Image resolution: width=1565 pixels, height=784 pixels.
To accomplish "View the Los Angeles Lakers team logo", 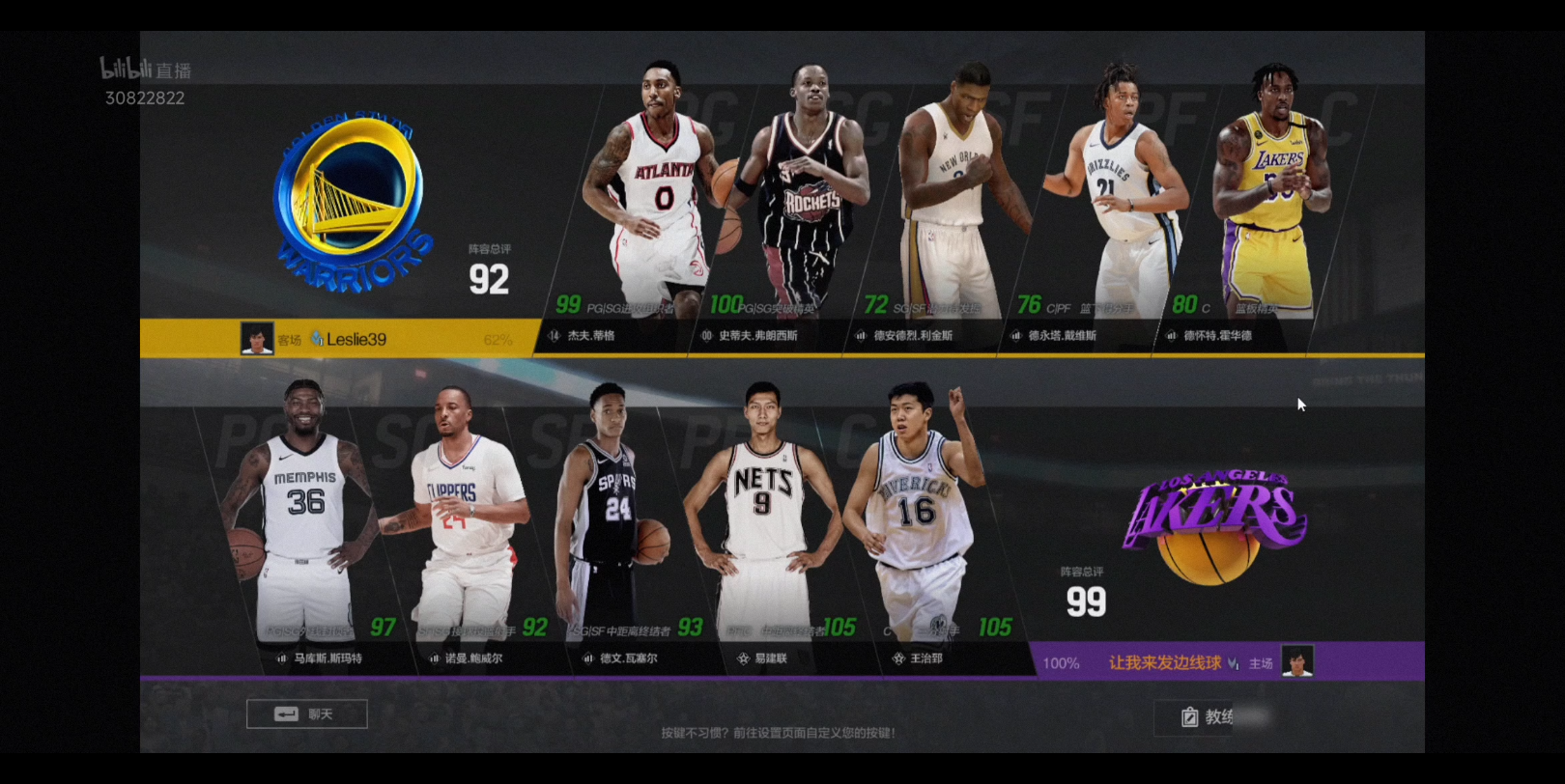I will coord(1214,523).
